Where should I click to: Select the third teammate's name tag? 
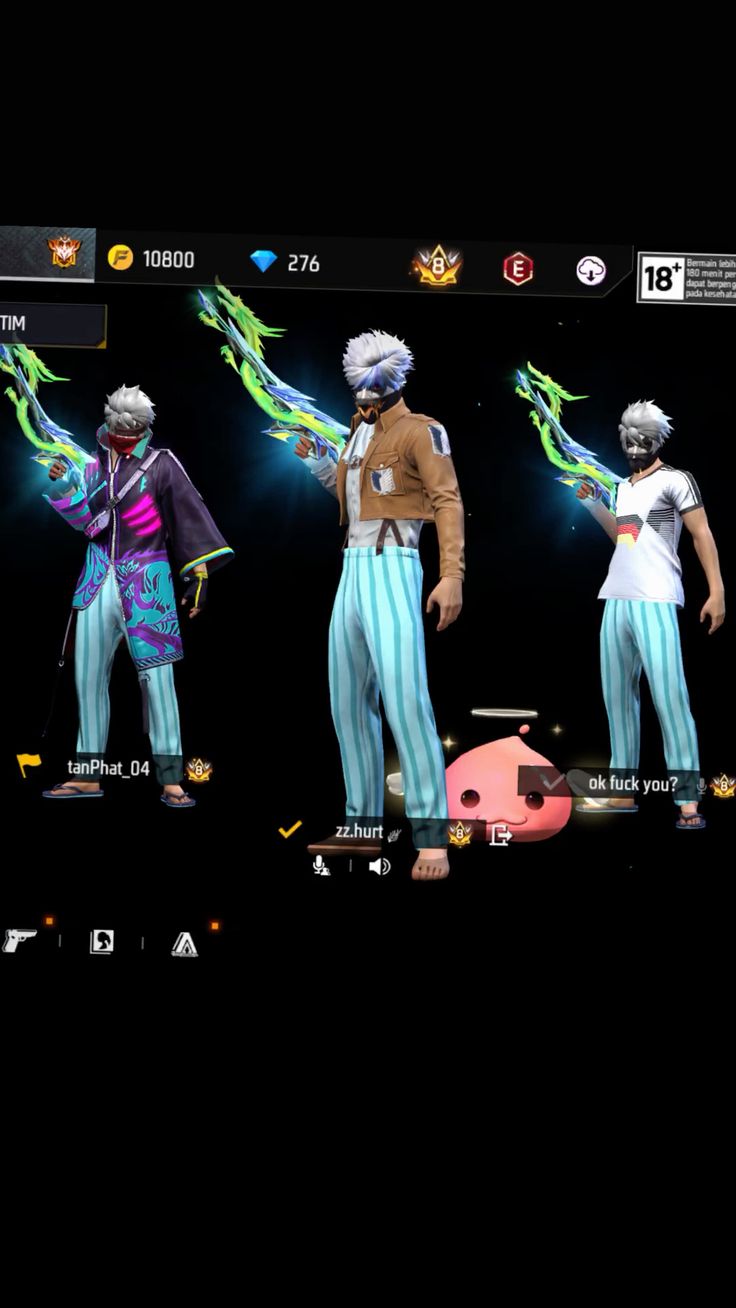(632, 783)
